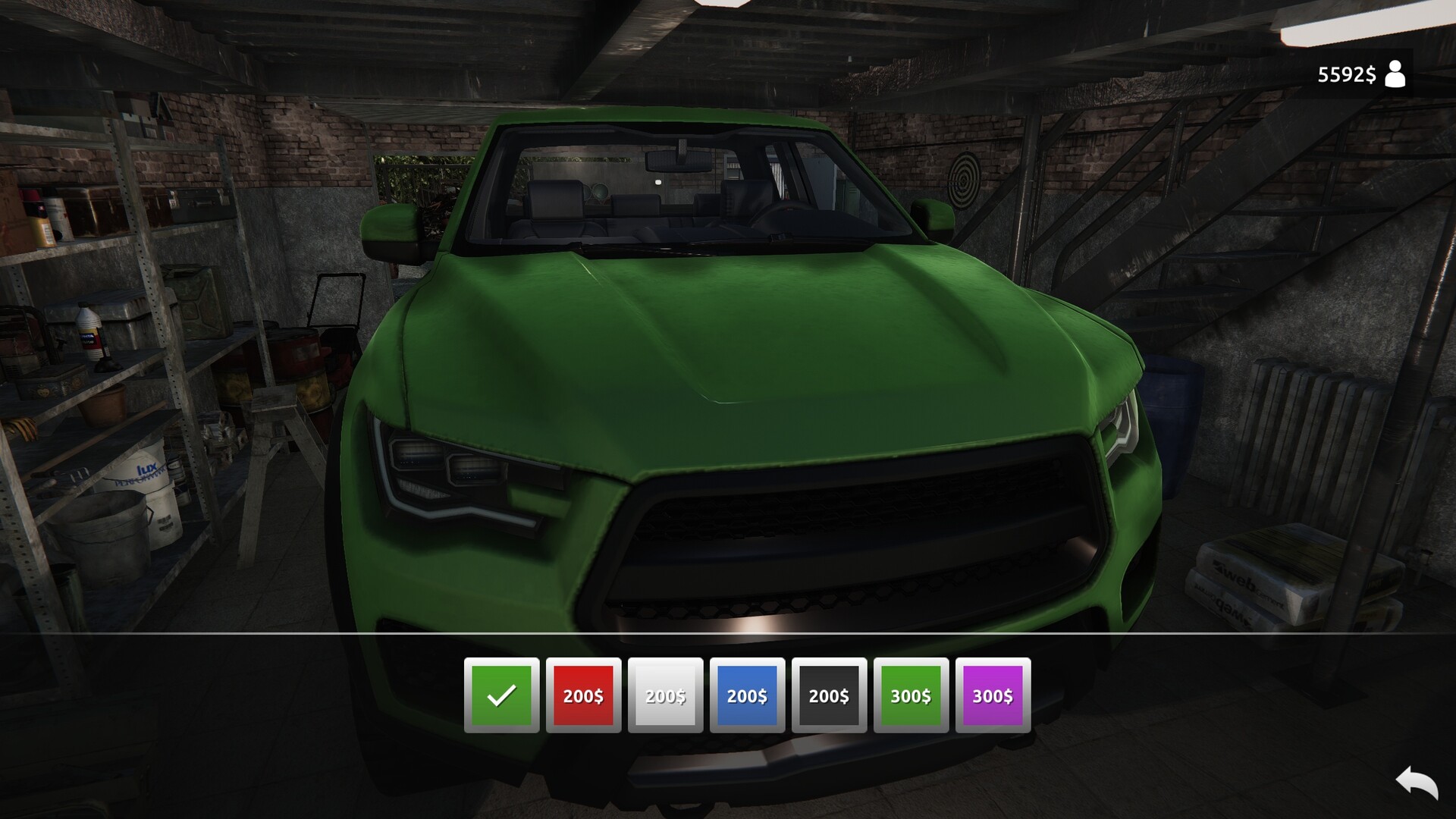The height and width of the screenshot is (819, 1456).
Task: Apply the cheapest red paint job
Action: (583, 695)
